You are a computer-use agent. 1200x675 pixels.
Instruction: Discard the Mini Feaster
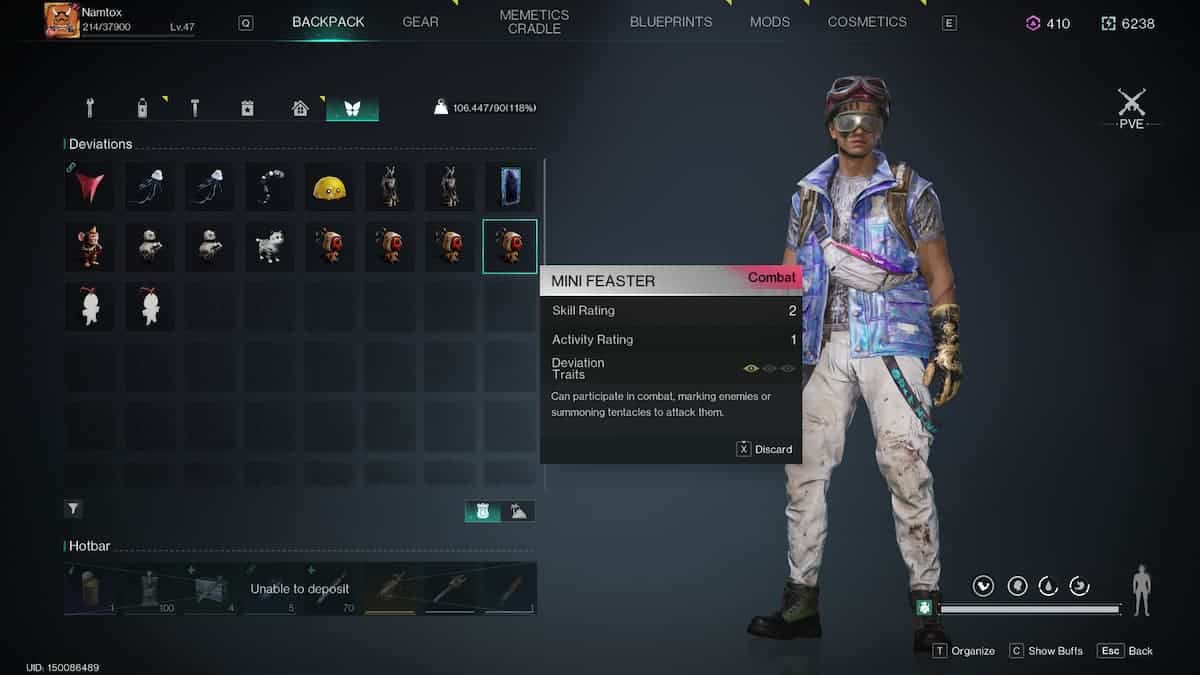click(765, 449)
